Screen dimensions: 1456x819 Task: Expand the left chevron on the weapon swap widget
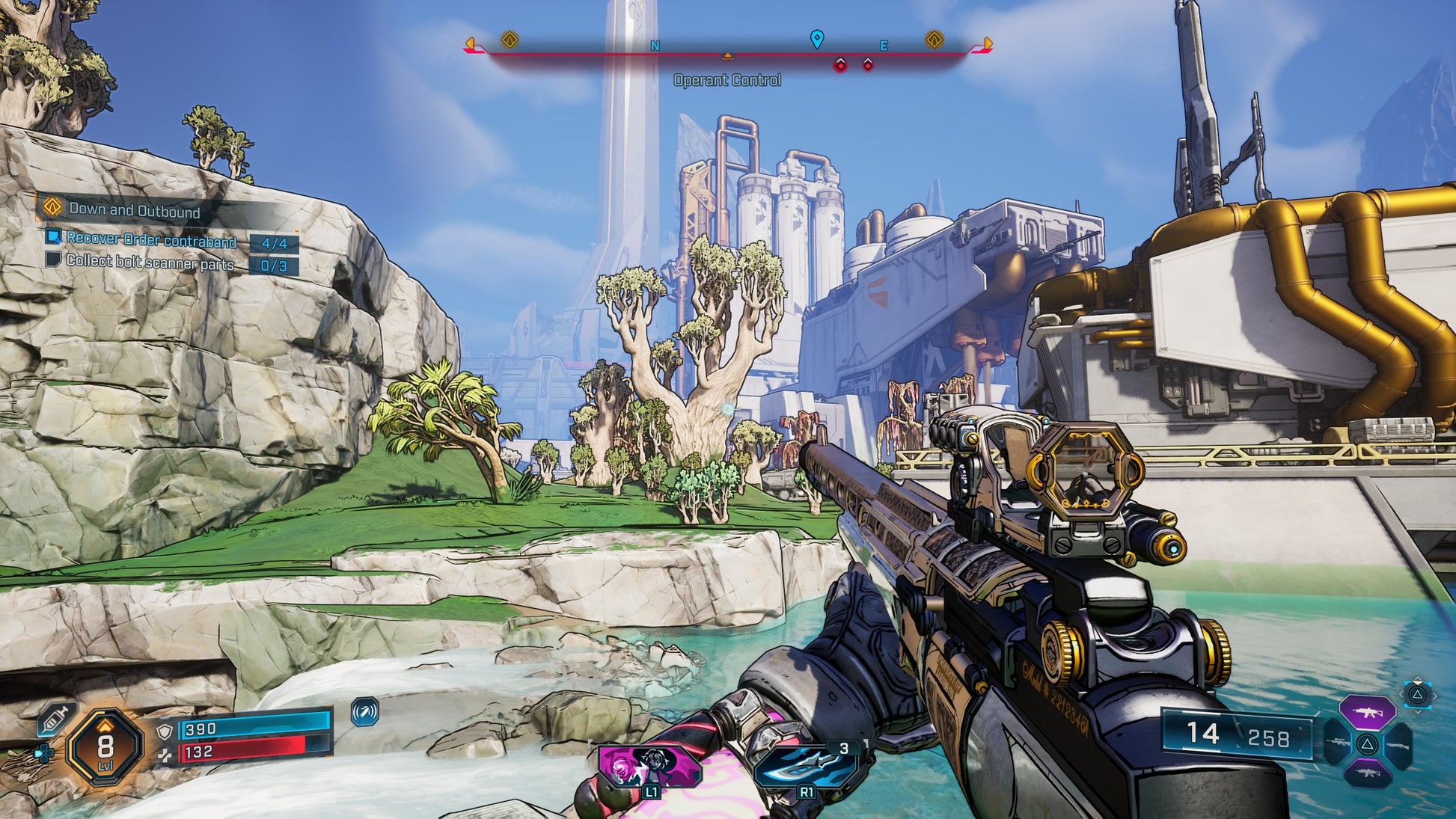1401,694
